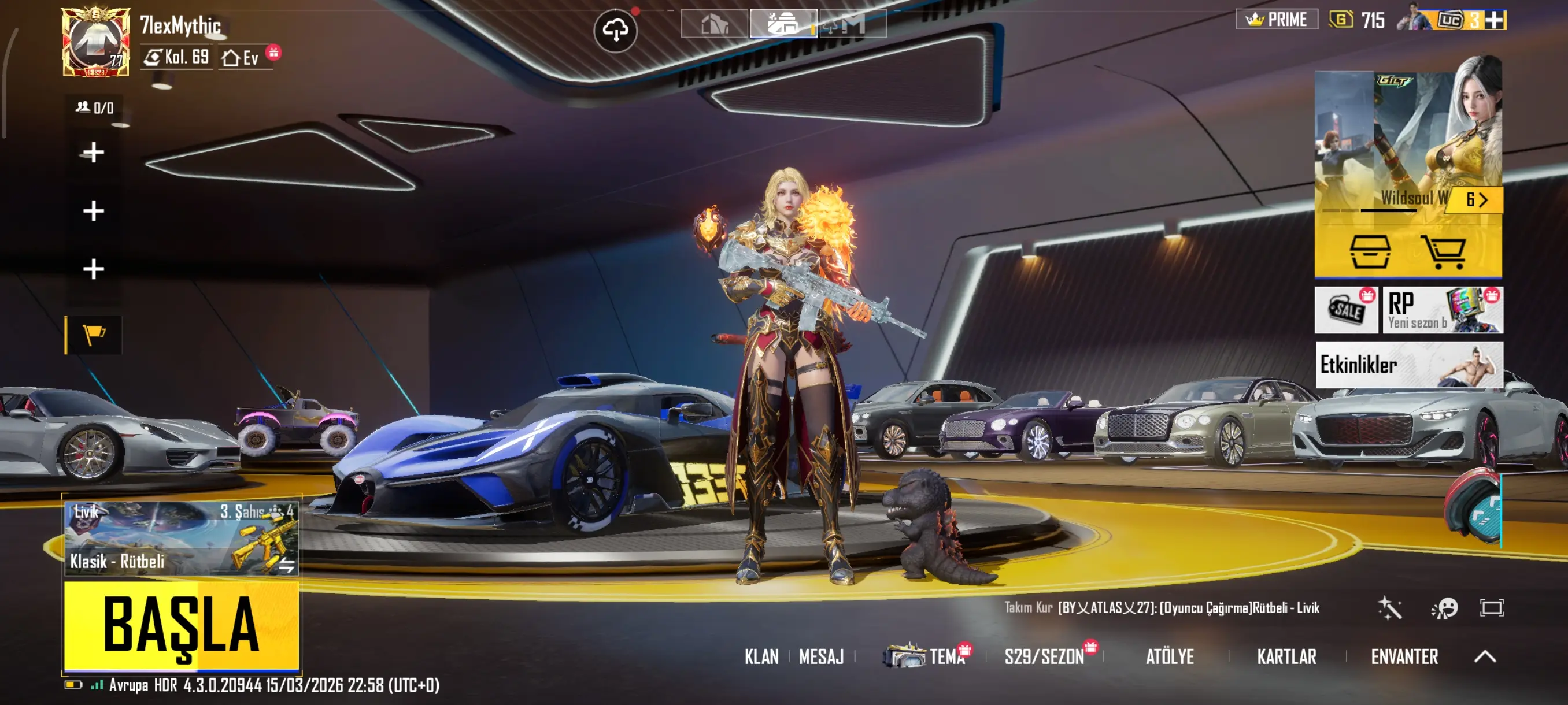The height and width of the screenshot is (705, 1568).
Task: Open the supply crate icon
Action: tap(1370, 251)
